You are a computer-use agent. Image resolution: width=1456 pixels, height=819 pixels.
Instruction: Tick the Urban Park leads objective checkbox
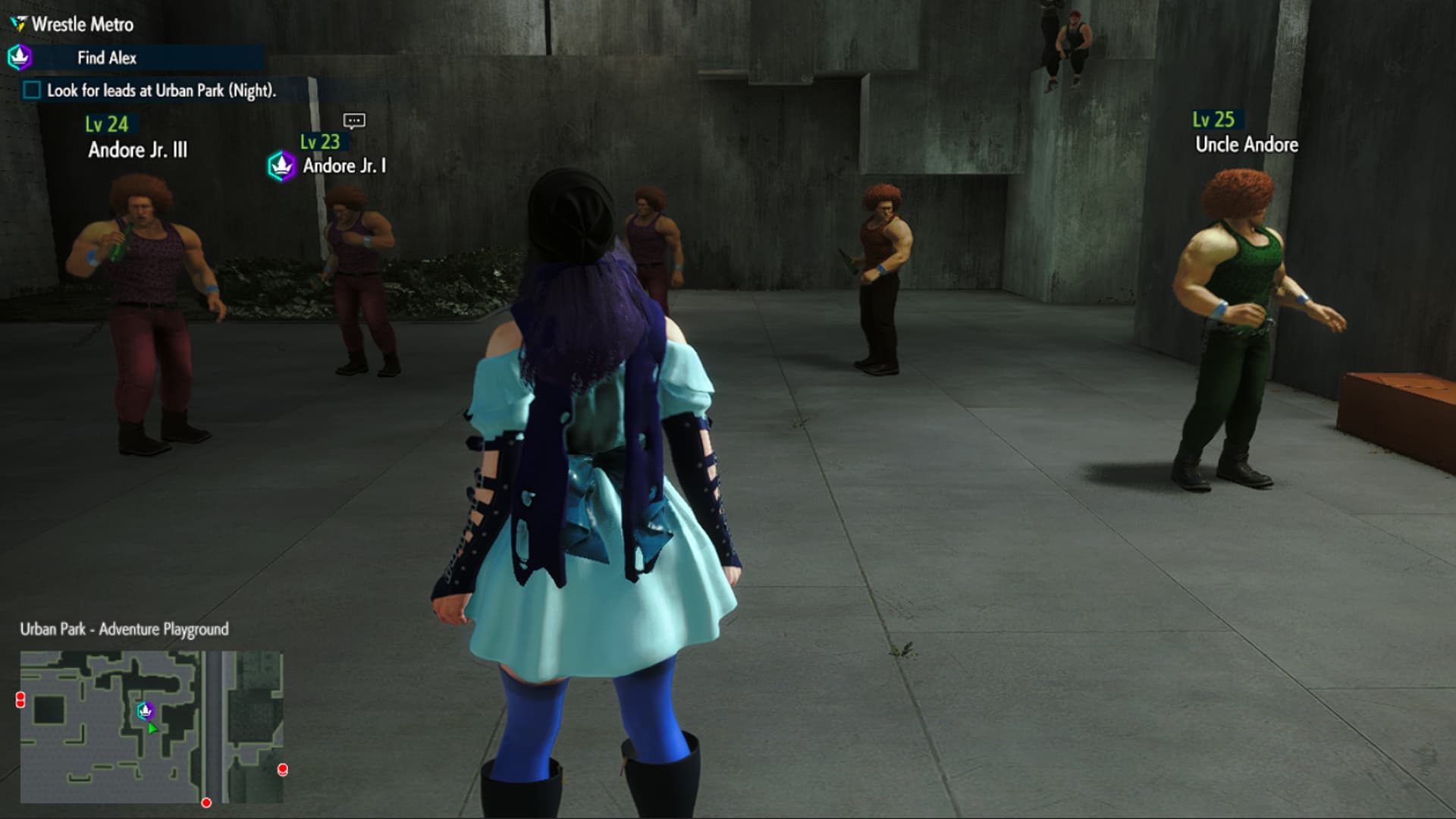(x=32, y=90)
